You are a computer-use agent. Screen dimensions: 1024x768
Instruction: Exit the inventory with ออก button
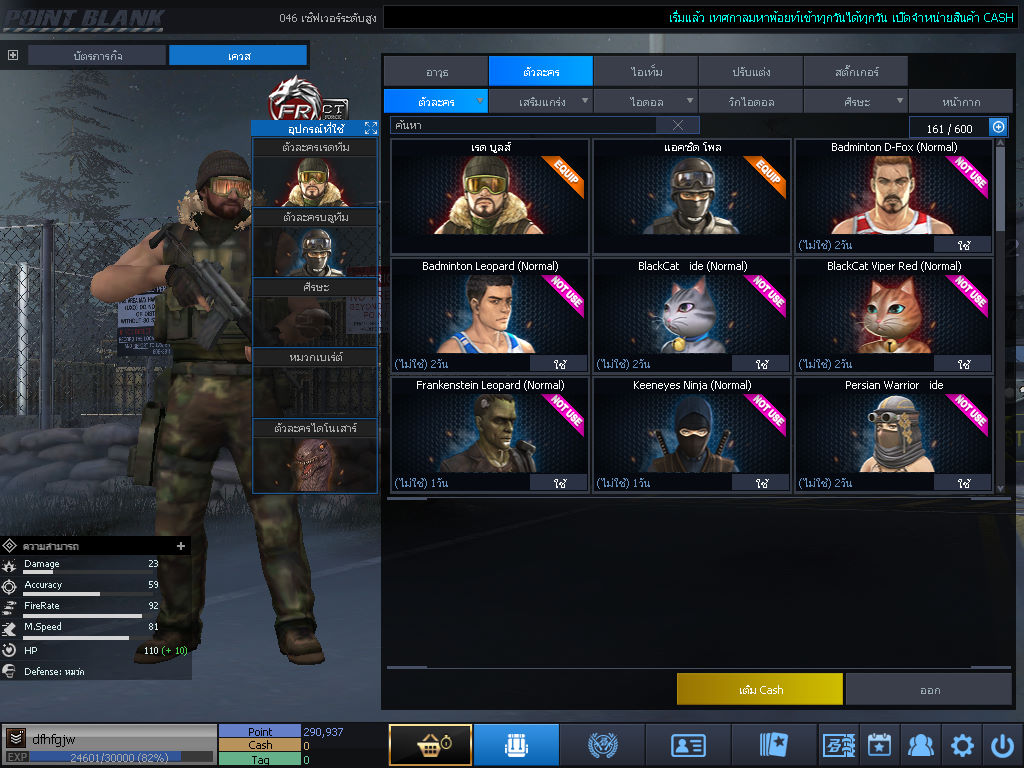(929, 689)
